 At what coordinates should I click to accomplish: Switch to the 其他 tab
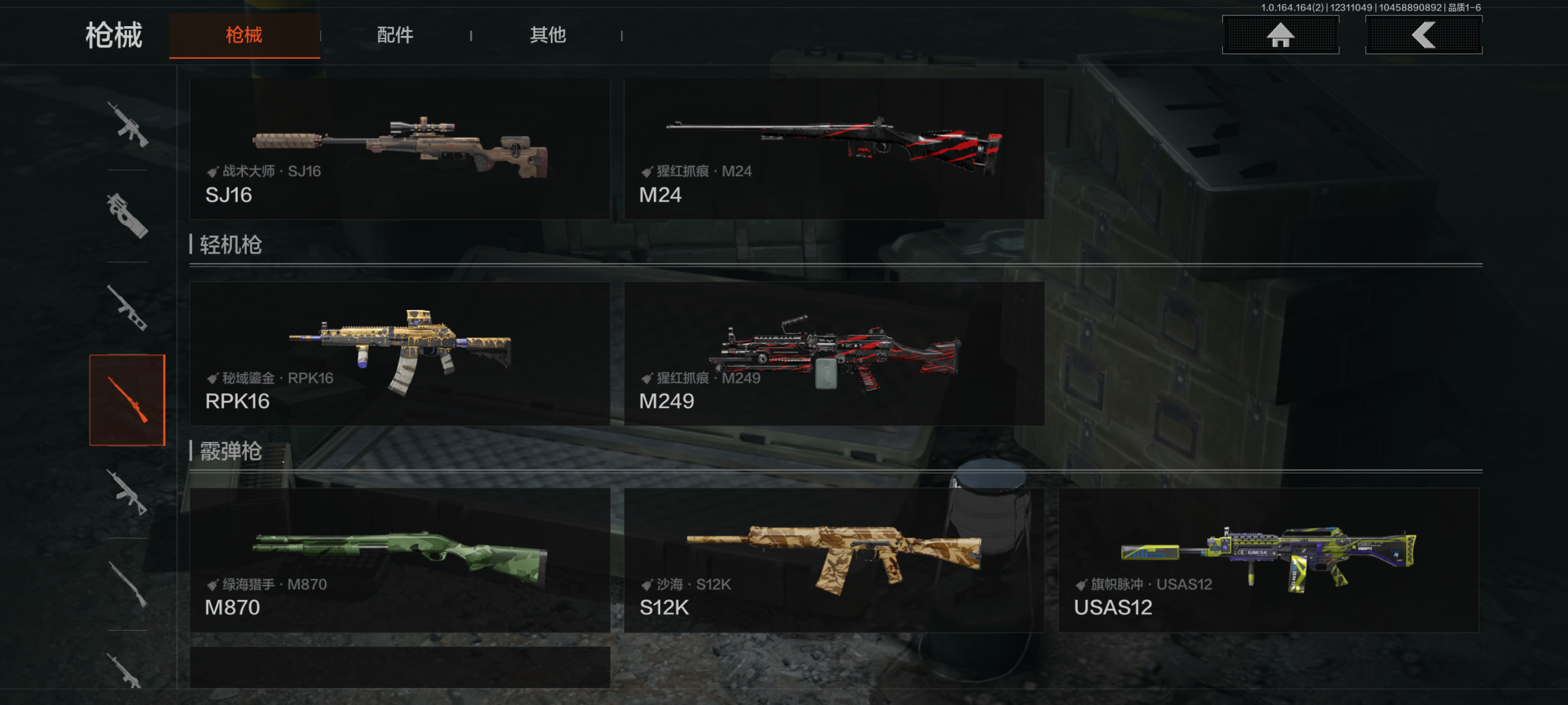(547, 35)
